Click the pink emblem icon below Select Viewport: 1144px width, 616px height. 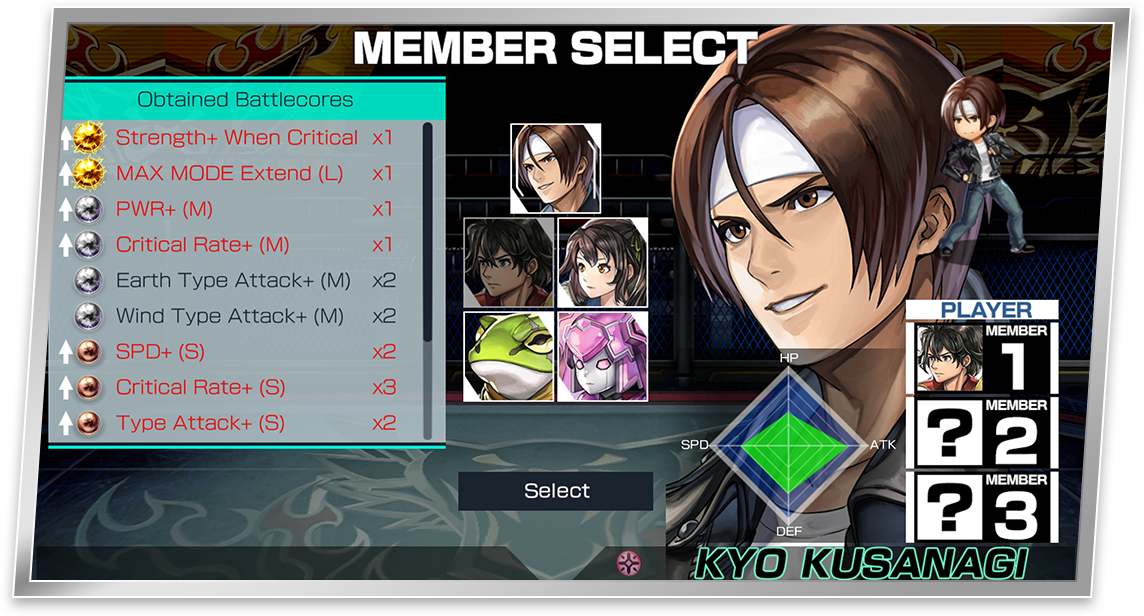[629, 562]
